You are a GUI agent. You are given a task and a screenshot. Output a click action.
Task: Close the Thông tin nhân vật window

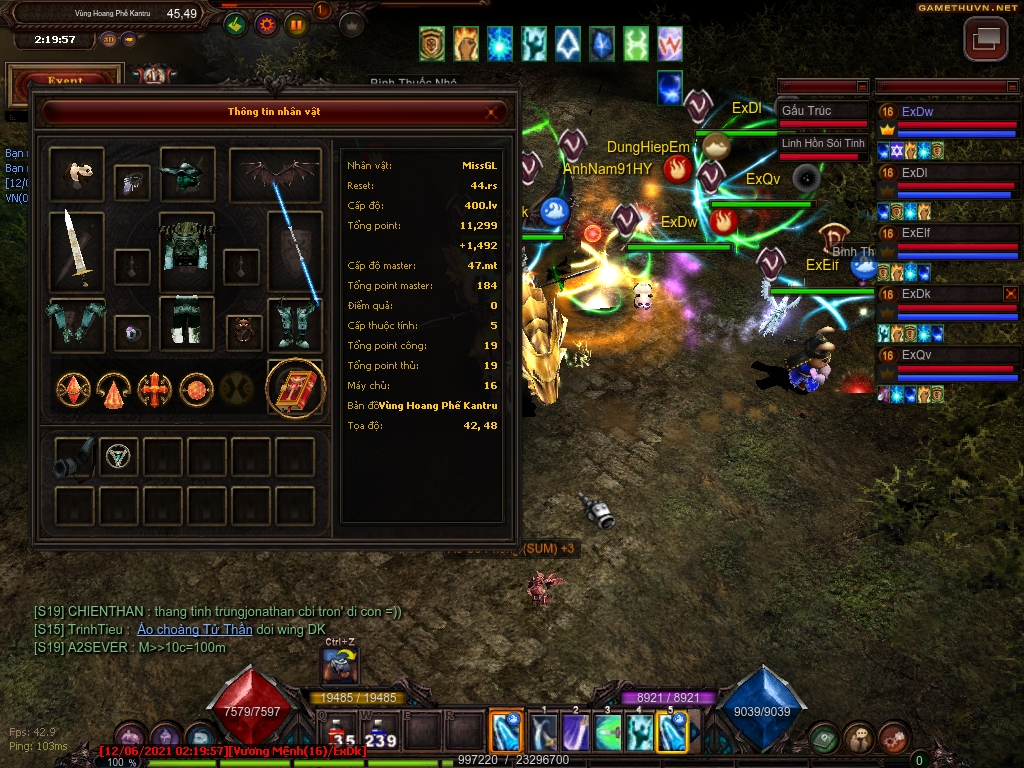pyautogui.click(x=492, y=112)
